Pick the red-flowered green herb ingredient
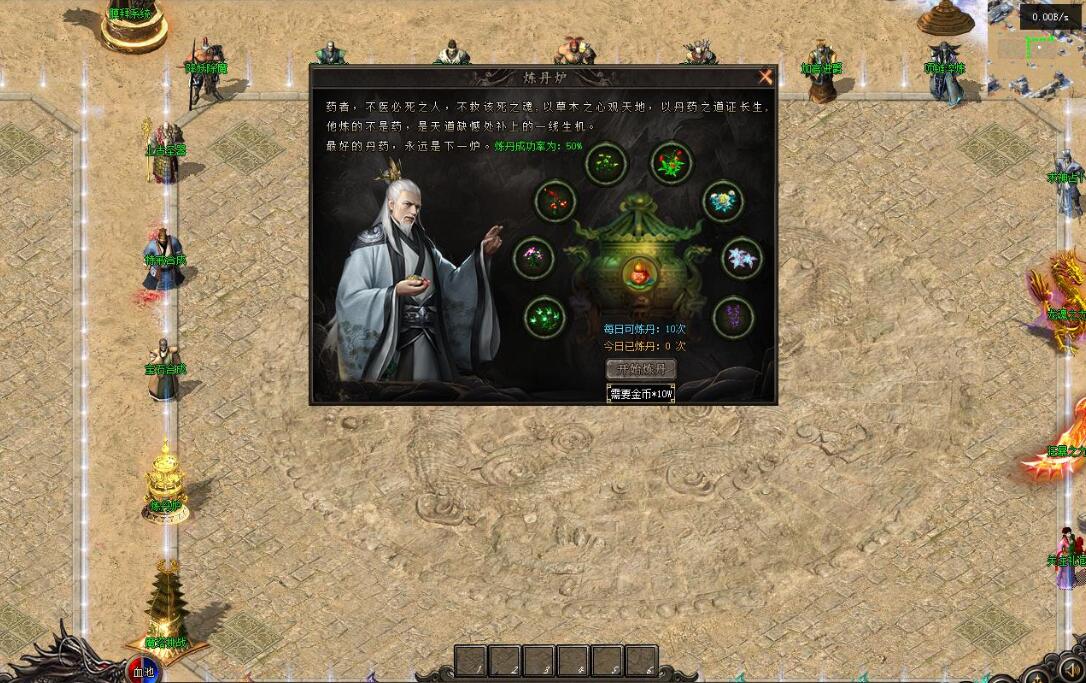1086x683 pixels. click(671, 163)
